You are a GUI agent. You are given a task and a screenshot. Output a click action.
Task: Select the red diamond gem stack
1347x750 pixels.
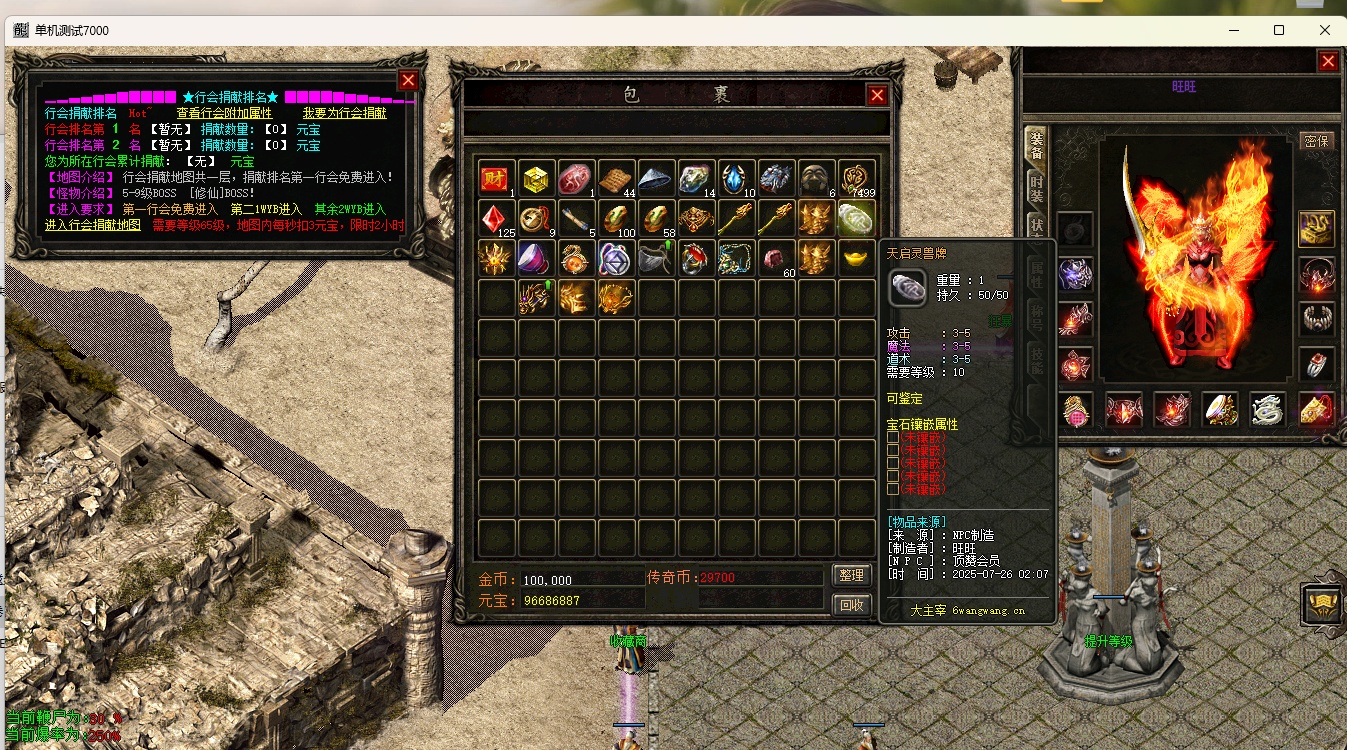click(497, 218)
